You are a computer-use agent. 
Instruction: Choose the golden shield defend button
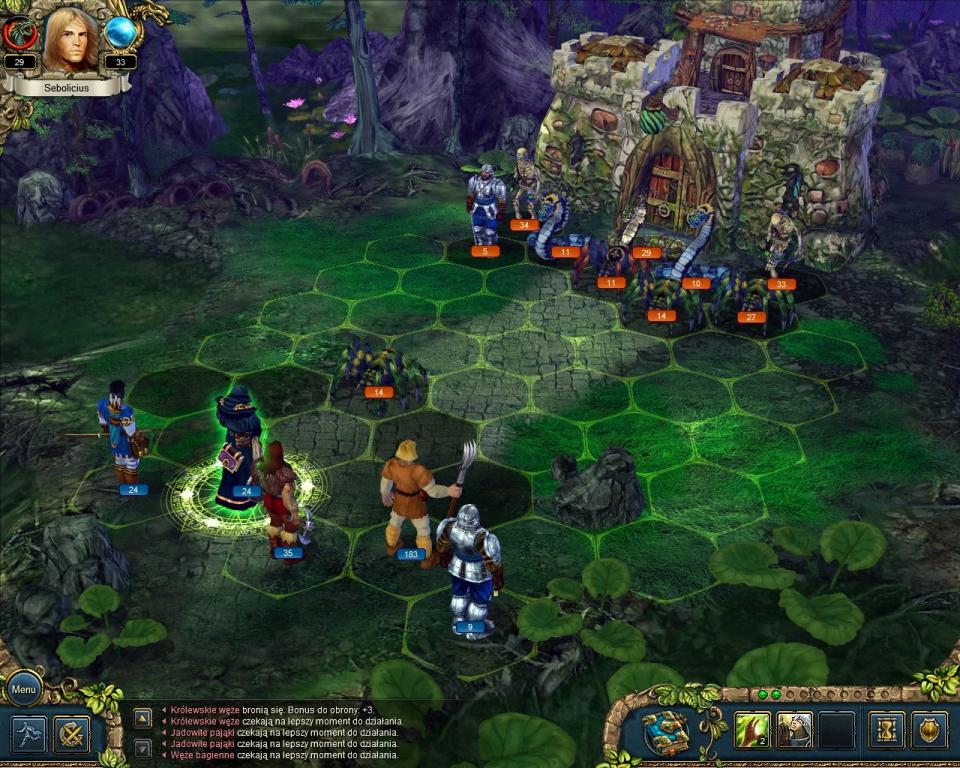coord(929,730)
